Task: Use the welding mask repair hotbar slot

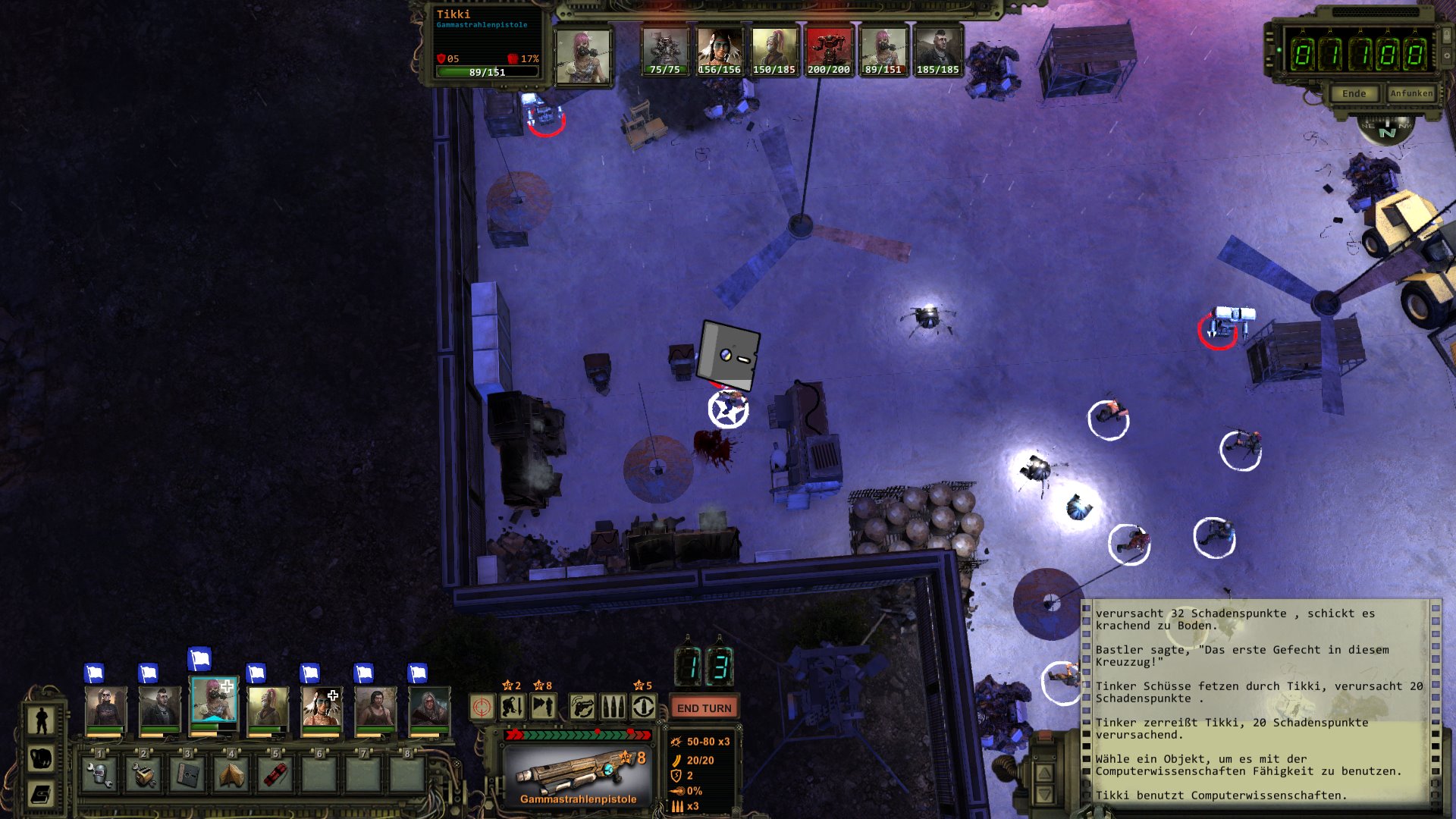Action: 99,775
